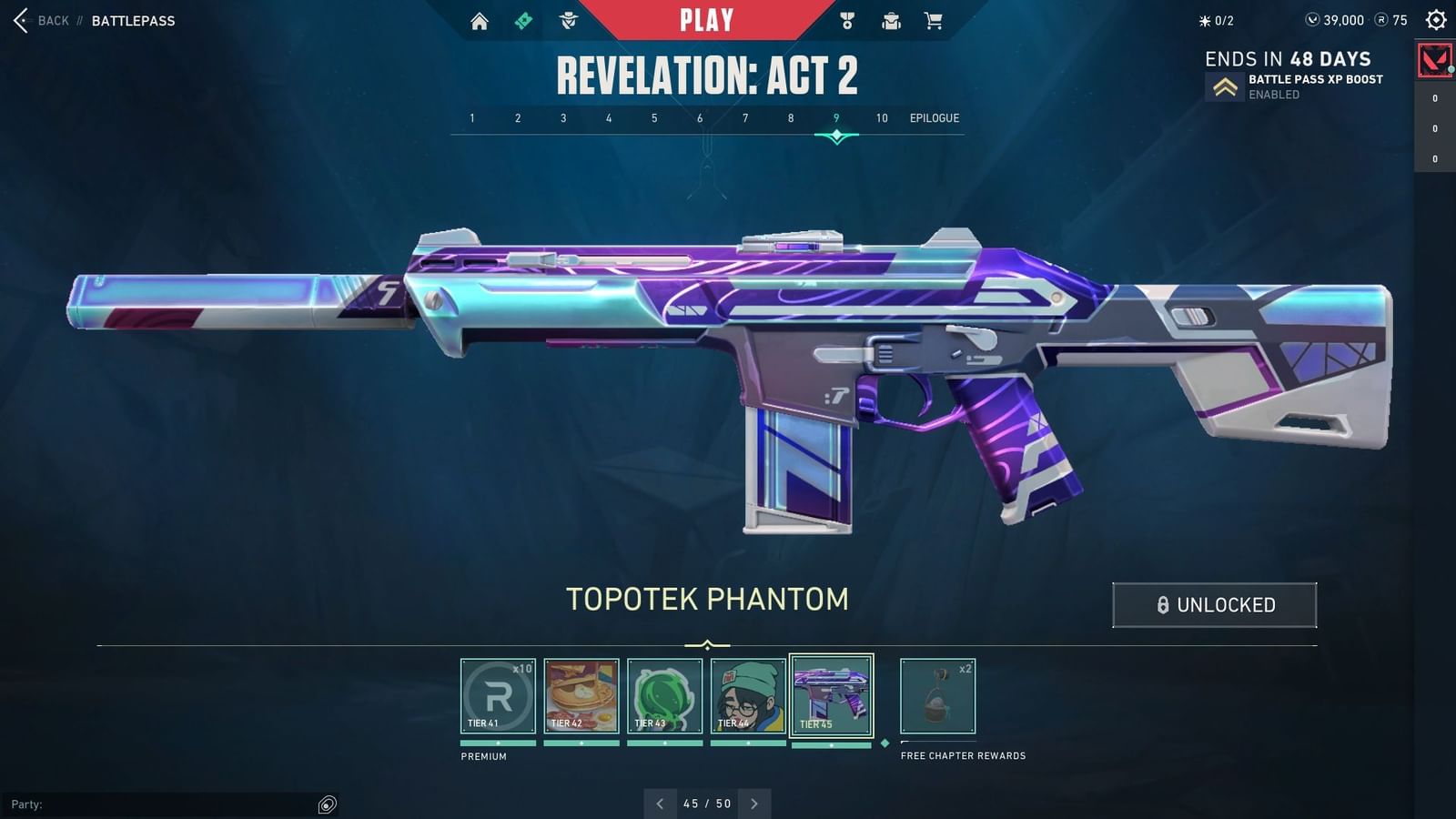Select chapter 9 tab

834,117
